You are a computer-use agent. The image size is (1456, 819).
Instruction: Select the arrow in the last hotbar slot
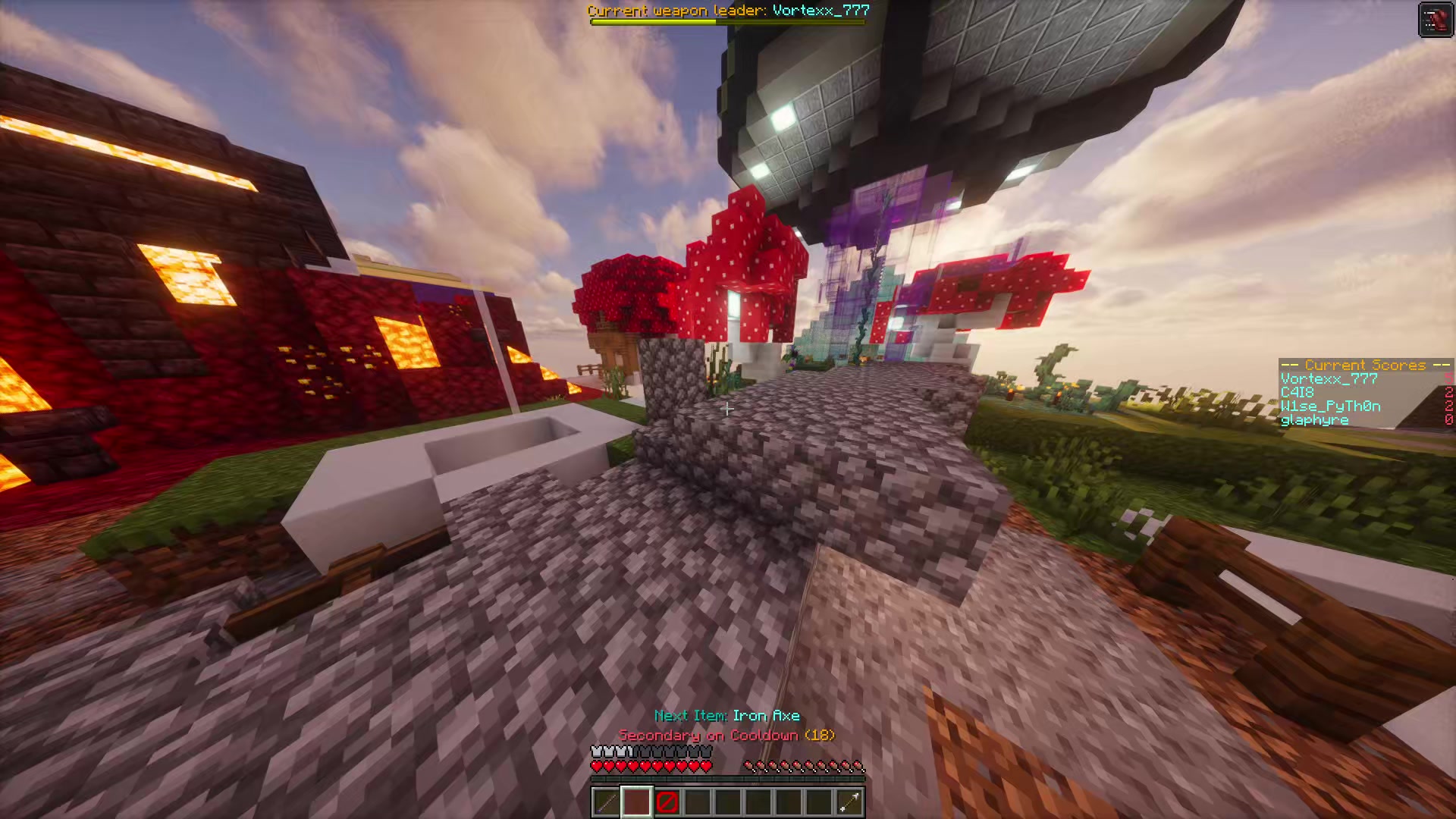coord(849,802)
